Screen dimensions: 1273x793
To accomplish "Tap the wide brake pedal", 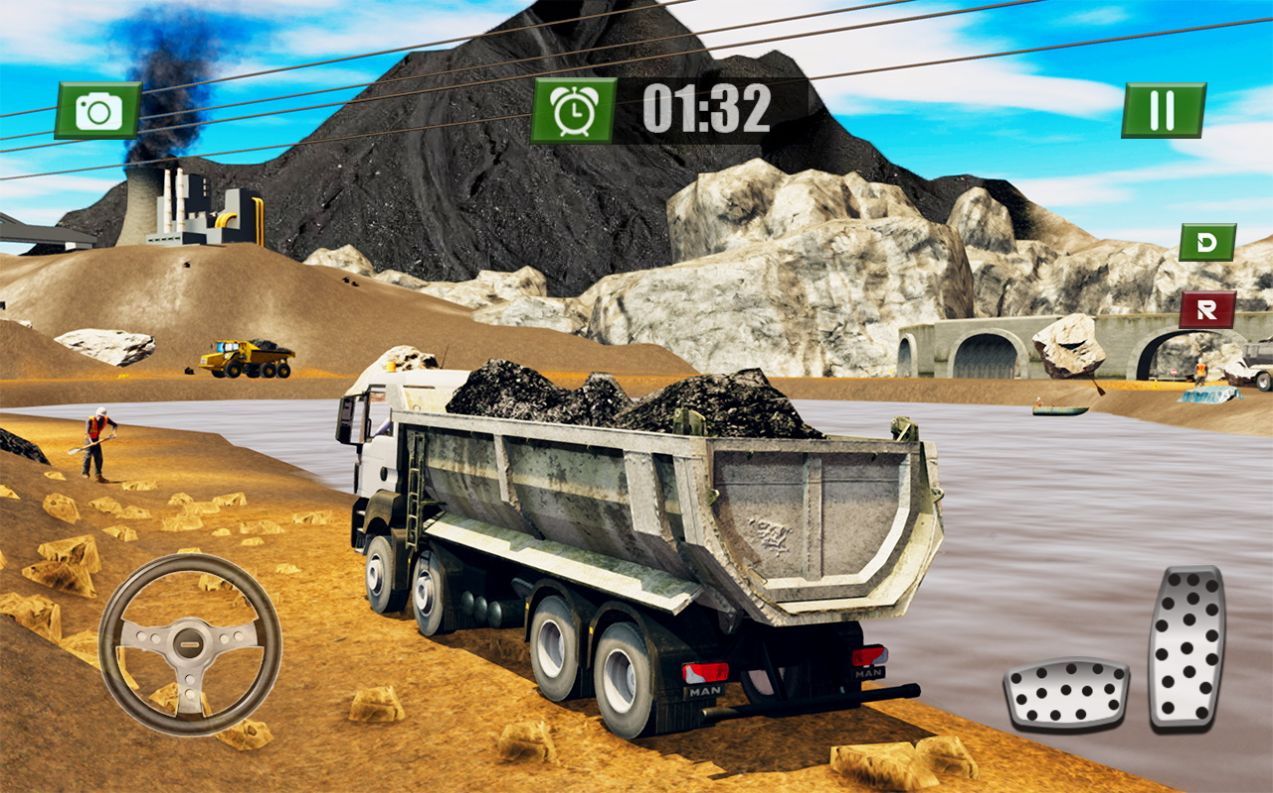I will coord(1066,693).
